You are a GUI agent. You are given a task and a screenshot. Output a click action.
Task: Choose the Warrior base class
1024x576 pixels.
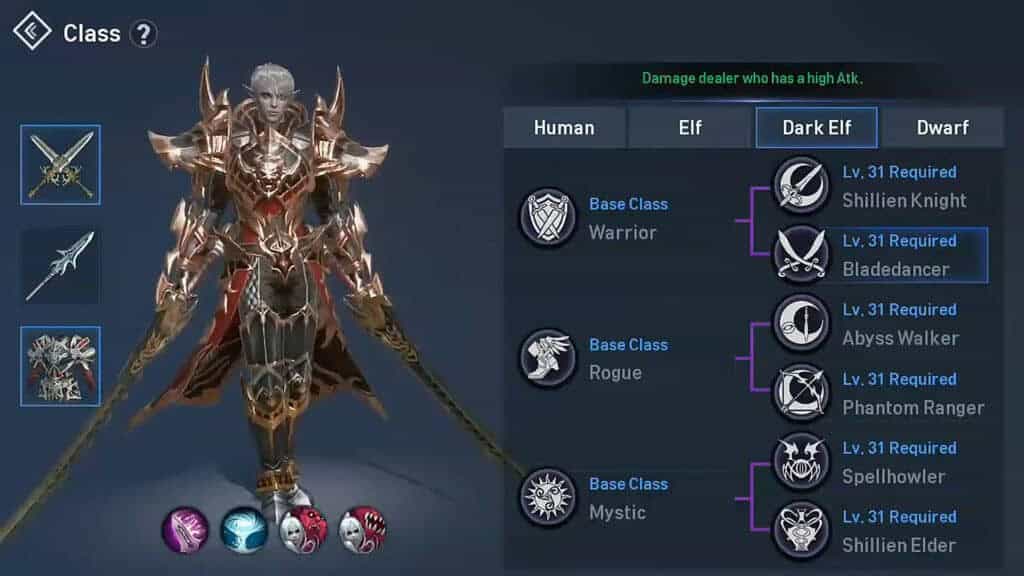pos(547,218)
